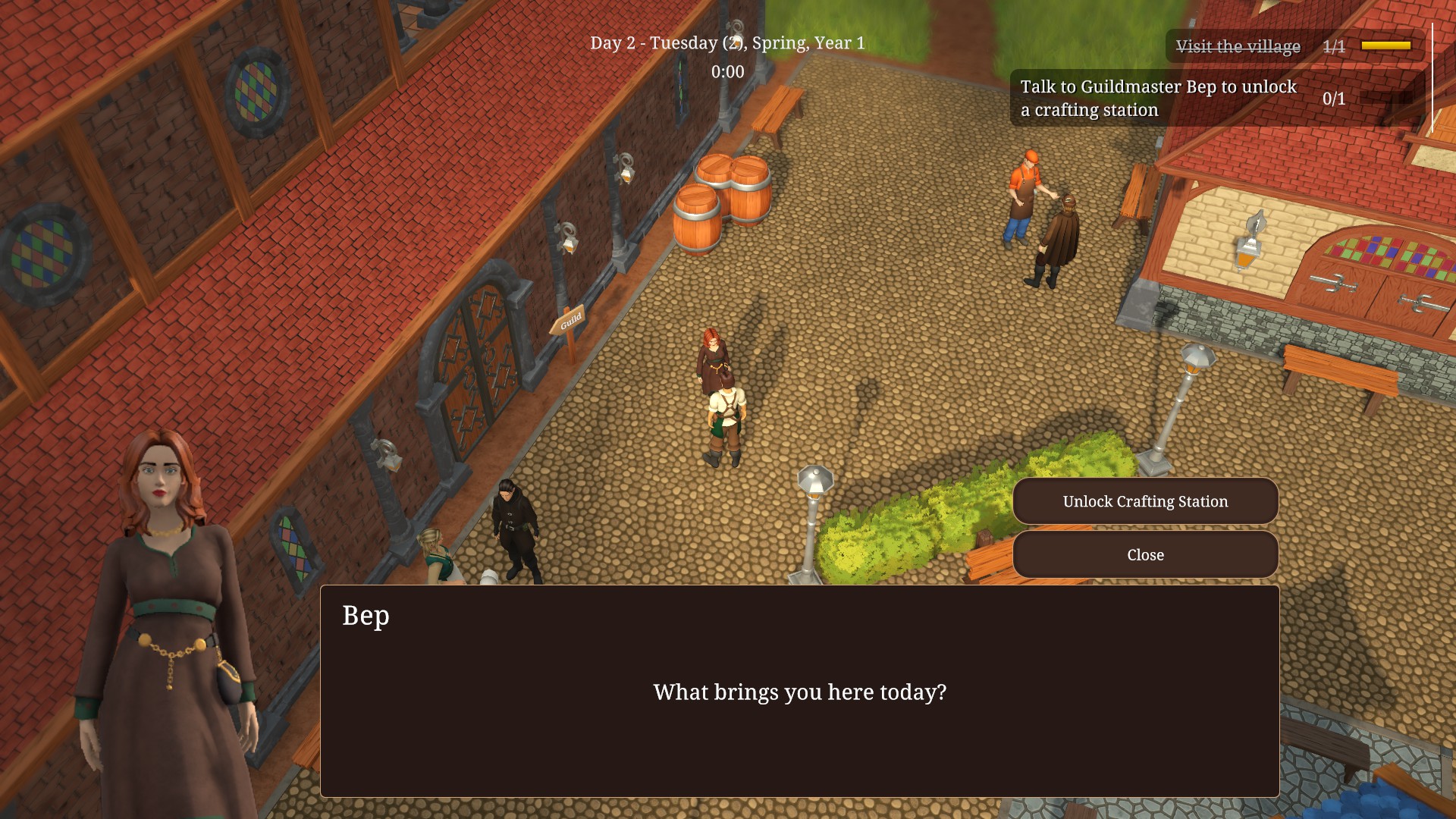Choose the Unlock Crafting Station option
The image size is (1456, 819).
click(1145, 501)
